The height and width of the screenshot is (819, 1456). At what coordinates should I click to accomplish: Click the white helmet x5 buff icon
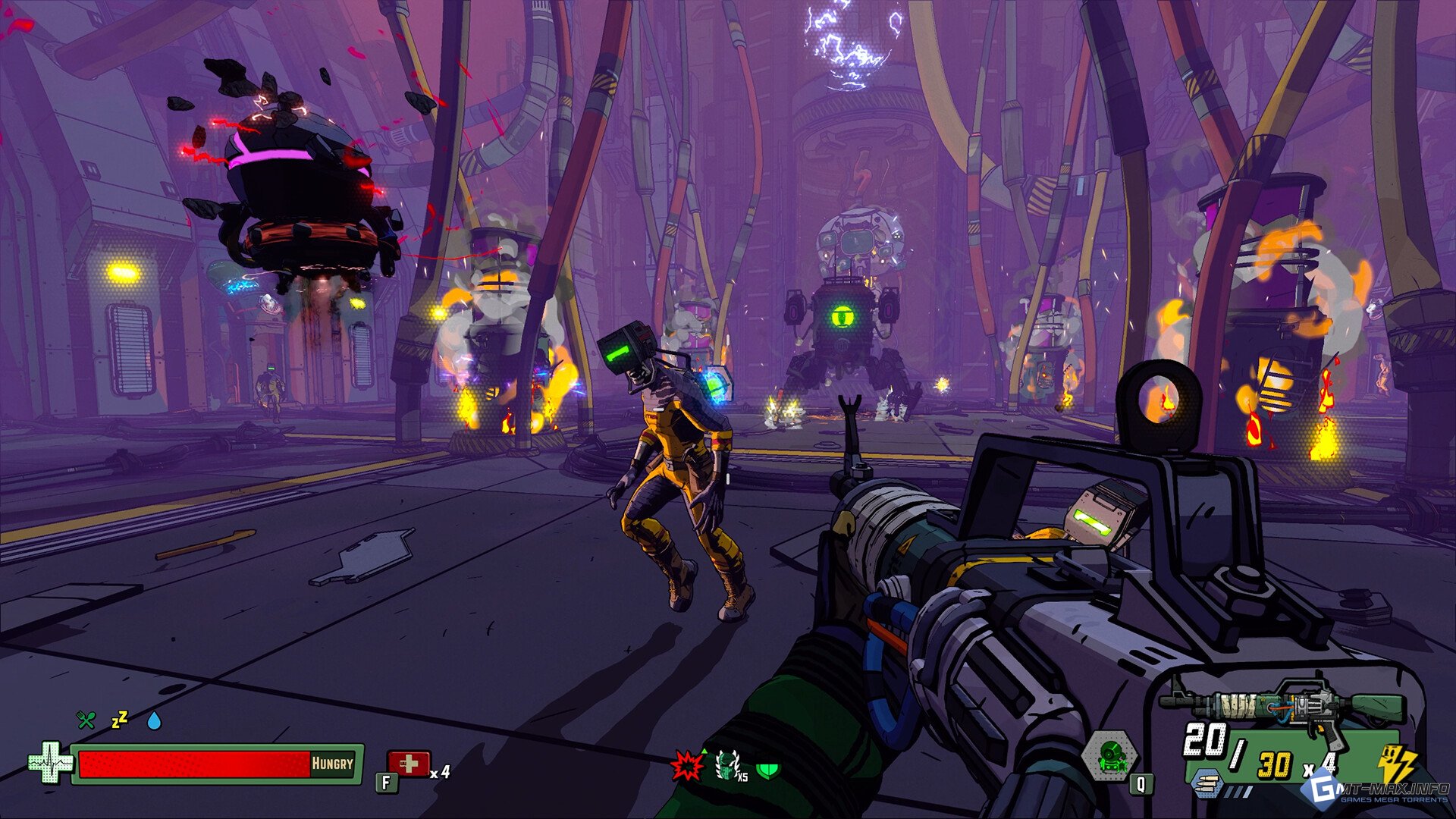click(729, 767)
